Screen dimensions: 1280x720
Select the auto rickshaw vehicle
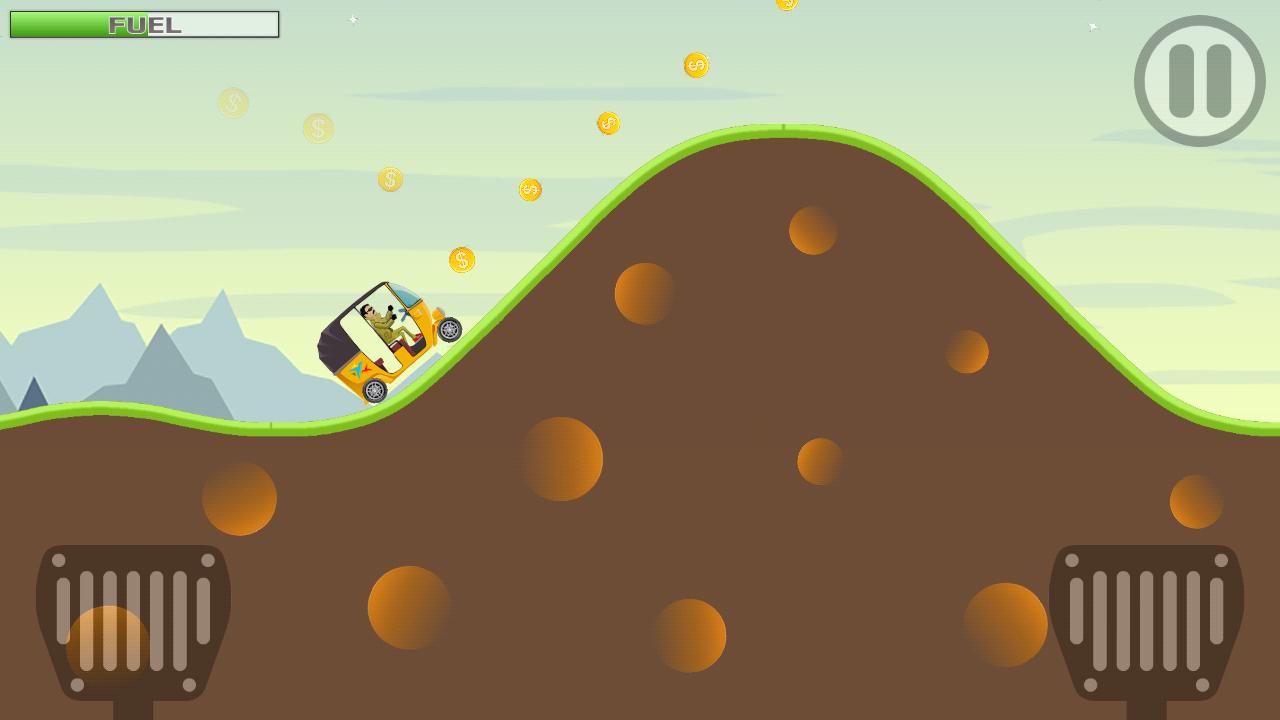pyautogui.click(x=385, y=340)
